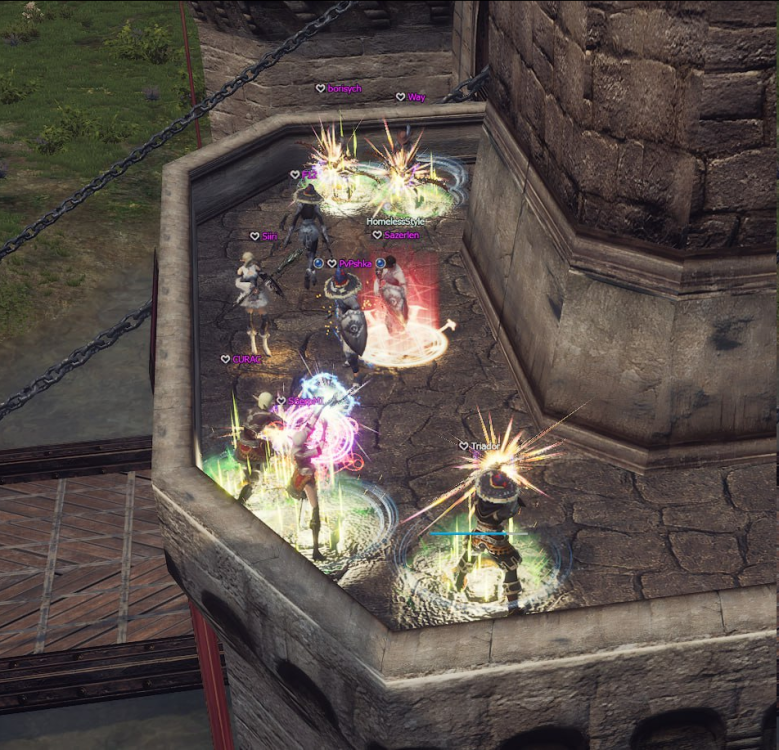The height and width of the screenshot is (750, 779).
Task: Click the HomelessStyle name label
Action: pos(397,222)
